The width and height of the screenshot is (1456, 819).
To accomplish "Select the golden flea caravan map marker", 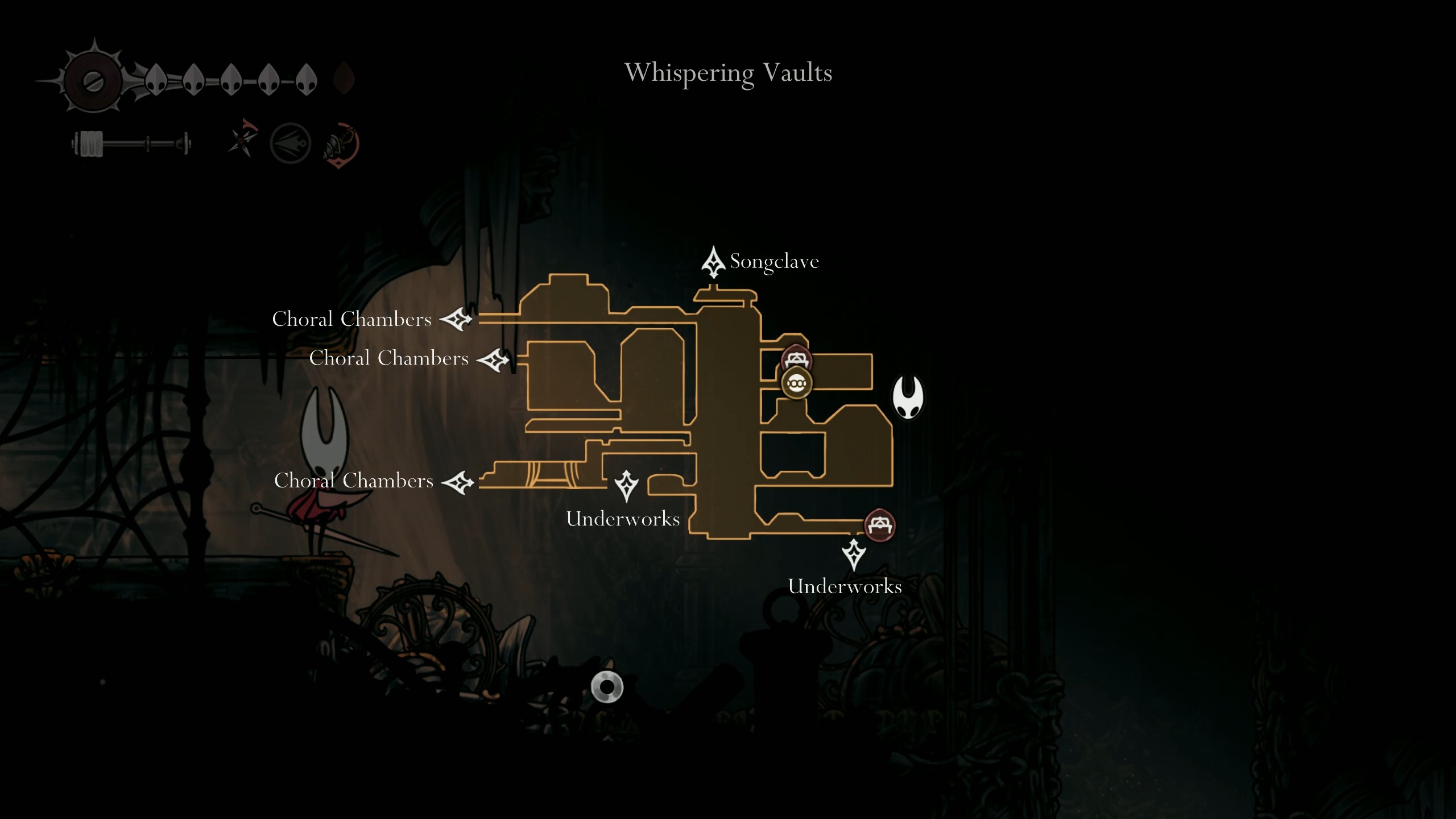I will 796,383.
